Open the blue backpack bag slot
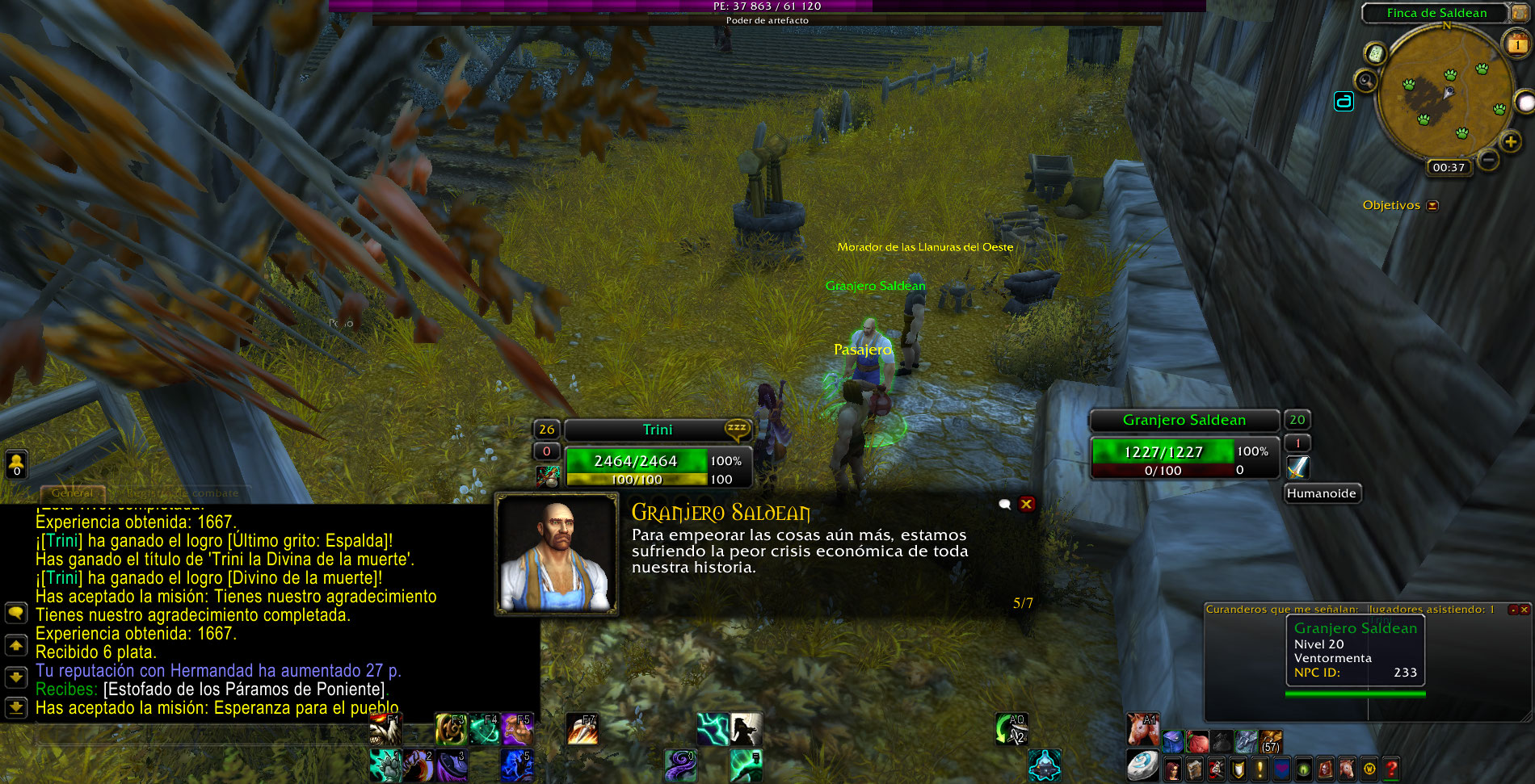Image resolution: width=1535 pixels, height=784 pixels. pos(1173,740)
